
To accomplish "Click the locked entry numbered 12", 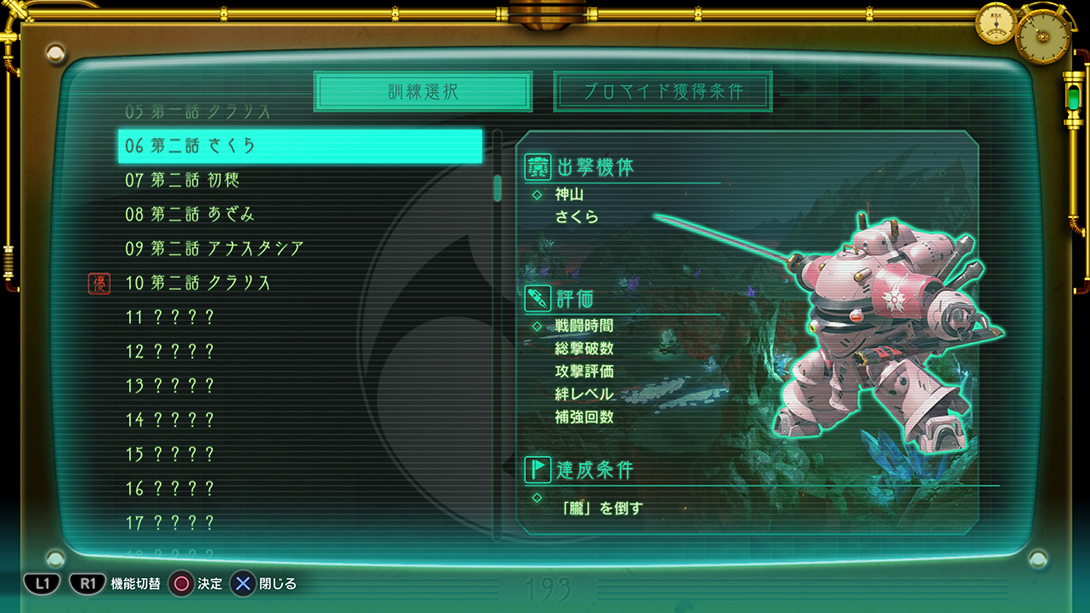I will [x=299, y=351].
